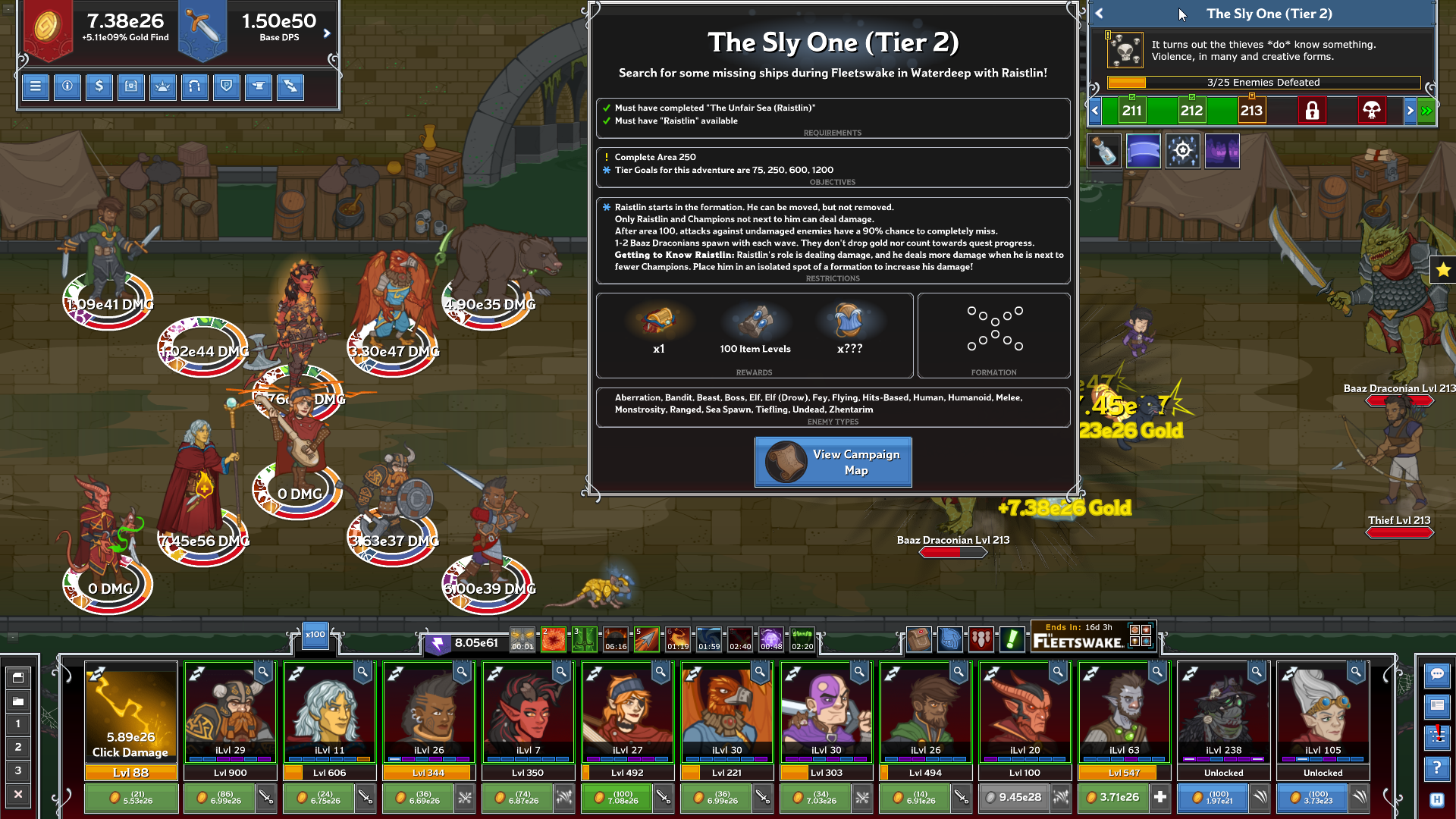Screen dimensions: 1456x819
Task: Open the news article button
Action: (x=1437, y=706)
